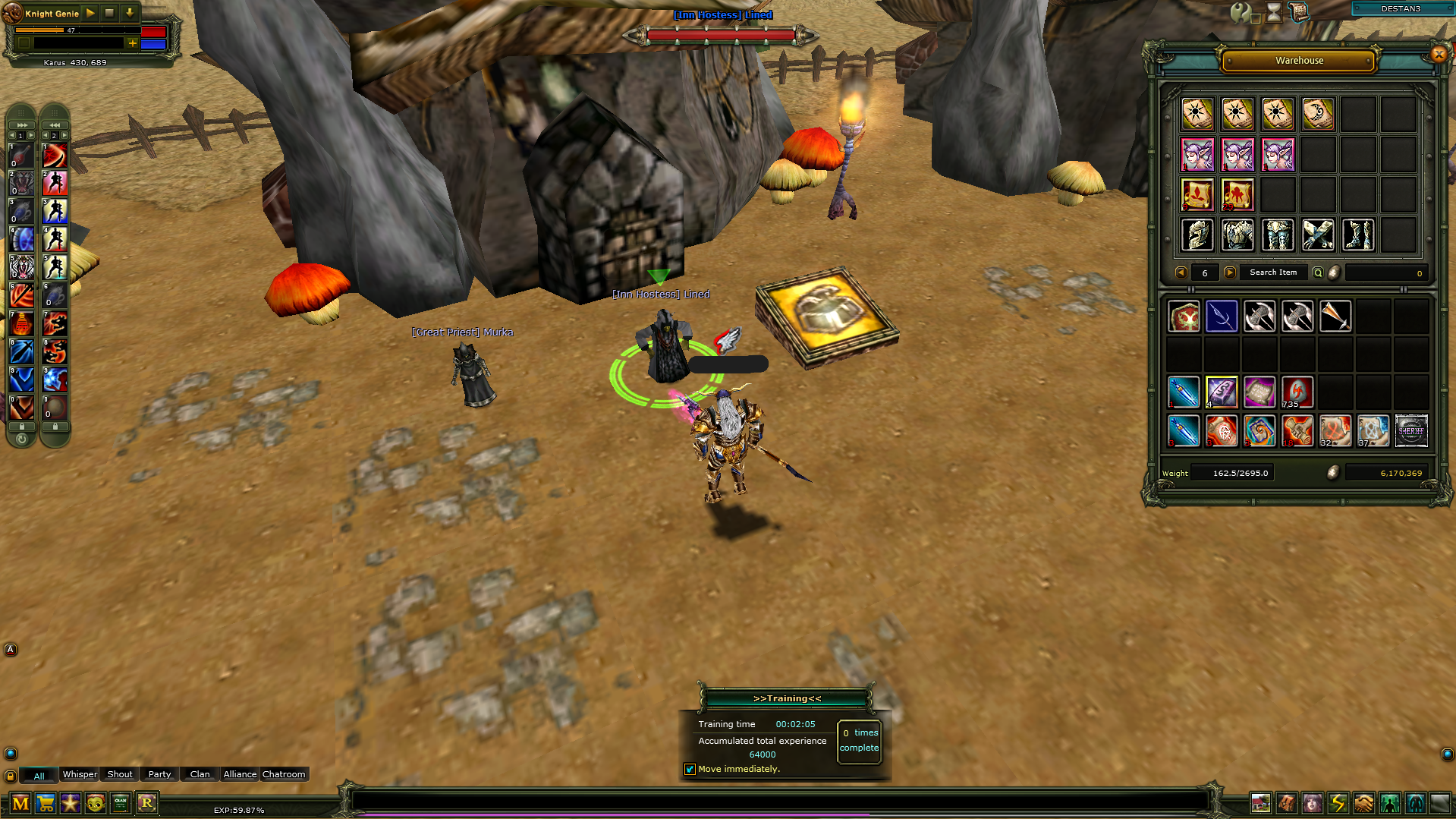Image resolution: width=1456 pixels, height=819 pixels.
Task: Select the helmet armor piece in warehouse
Action: (1198, 235)
